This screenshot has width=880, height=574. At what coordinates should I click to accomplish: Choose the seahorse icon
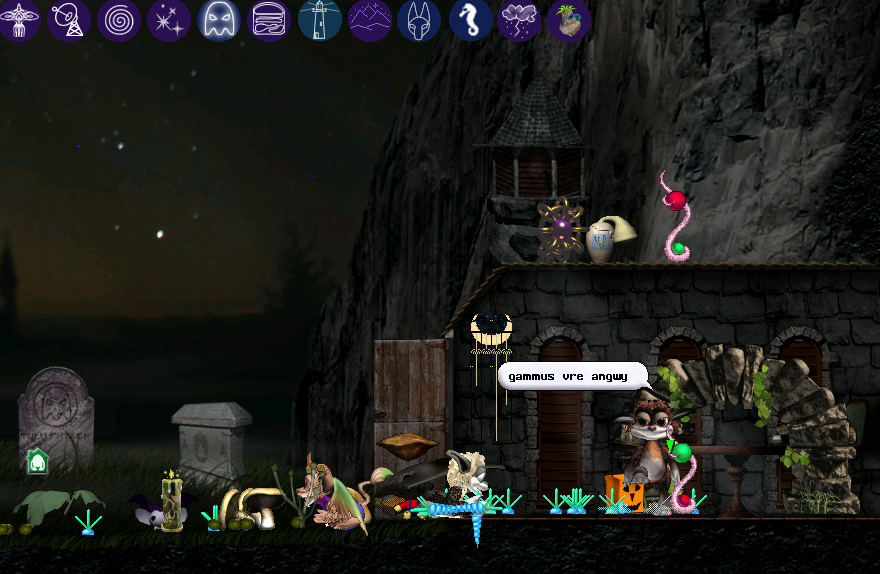(469, 19)
